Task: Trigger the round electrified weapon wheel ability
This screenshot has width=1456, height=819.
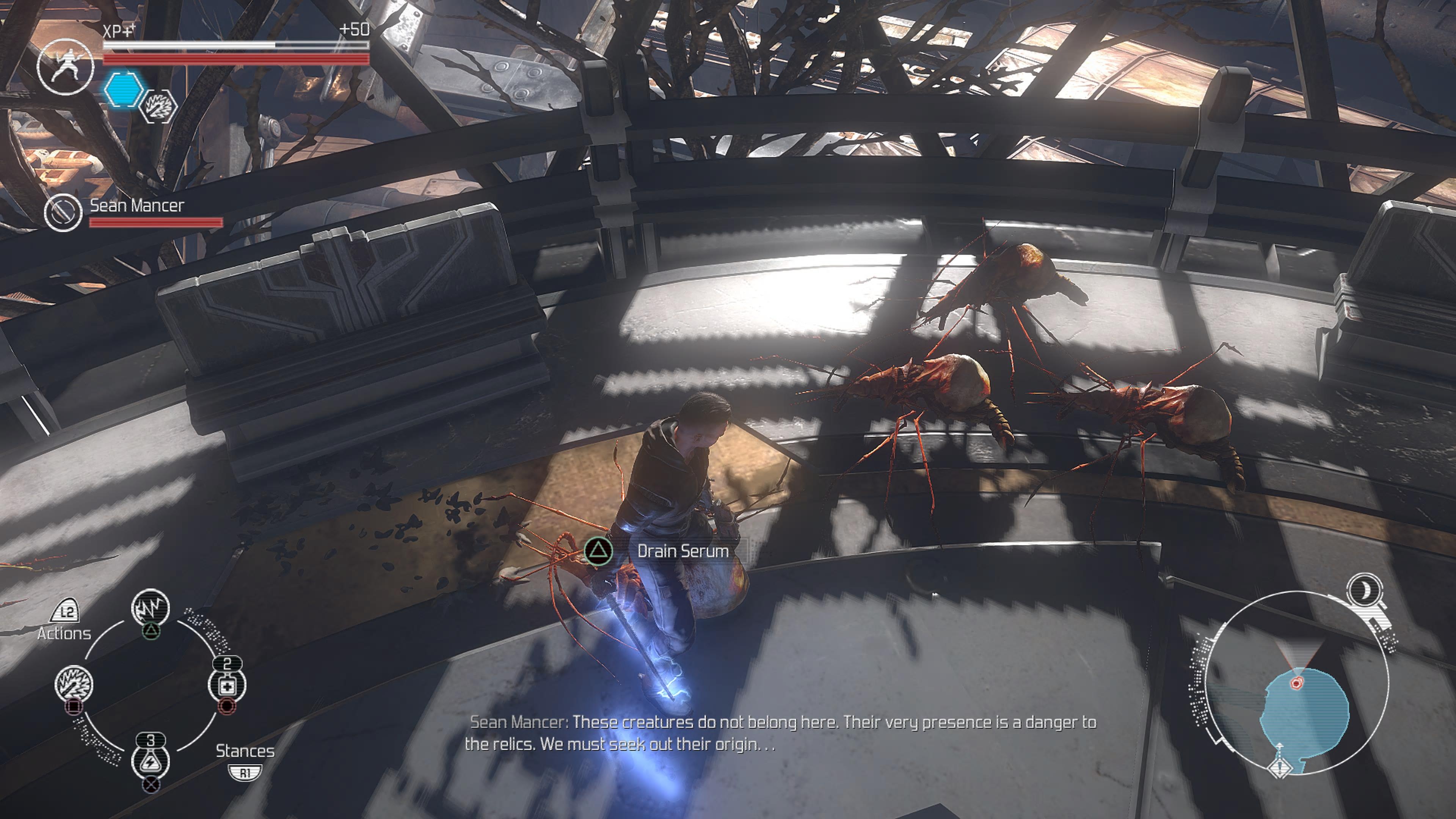Action: (74, 683)
